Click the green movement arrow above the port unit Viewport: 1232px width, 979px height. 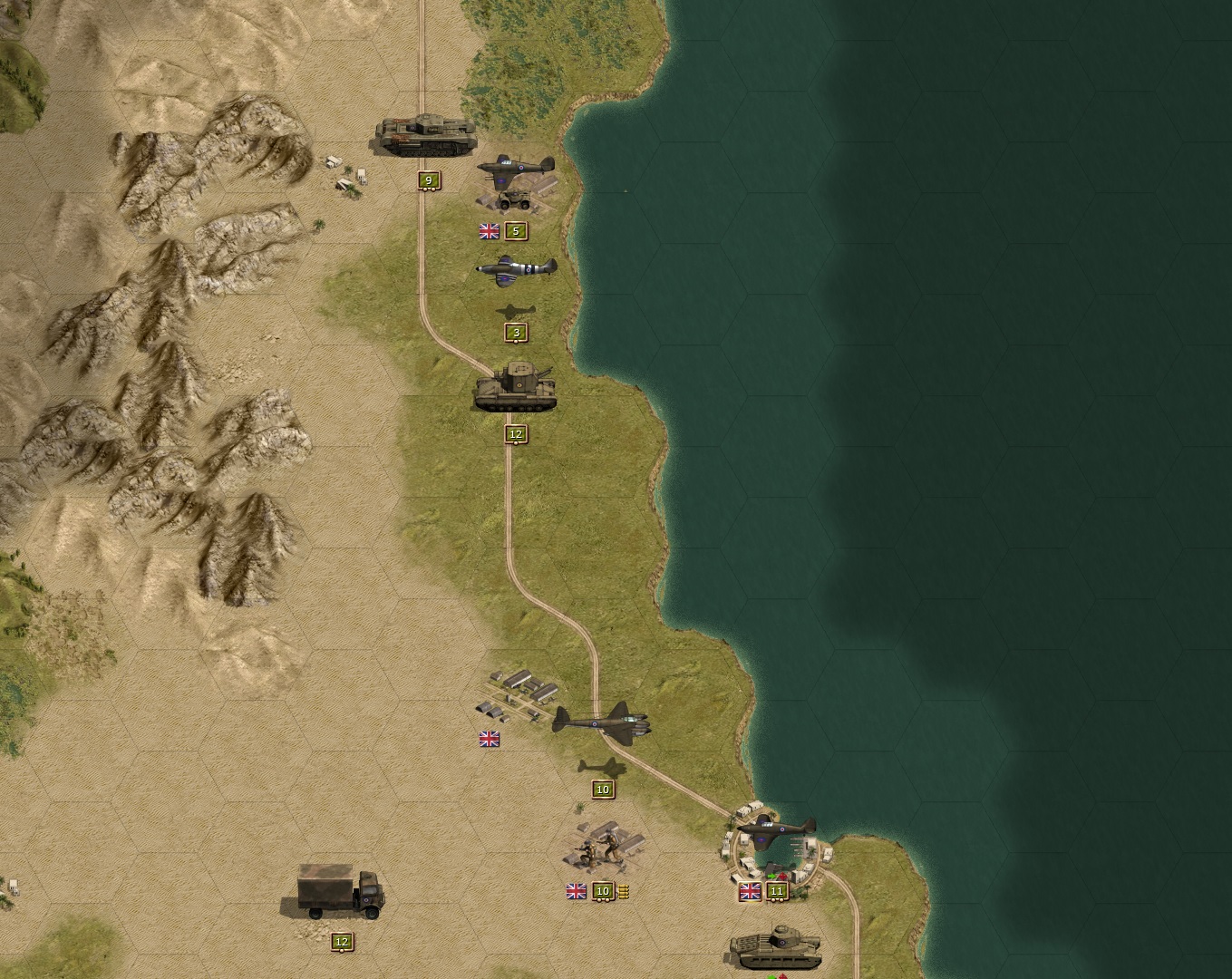[771, 876]
